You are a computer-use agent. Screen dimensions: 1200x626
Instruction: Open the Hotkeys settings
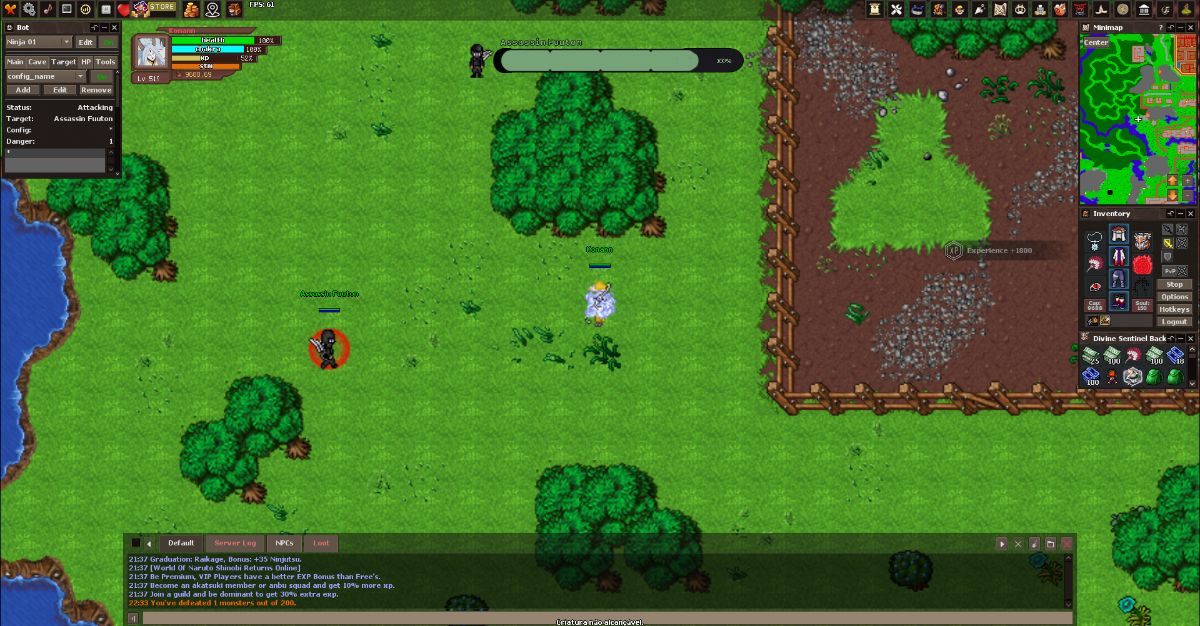(x=1174, y=309)
